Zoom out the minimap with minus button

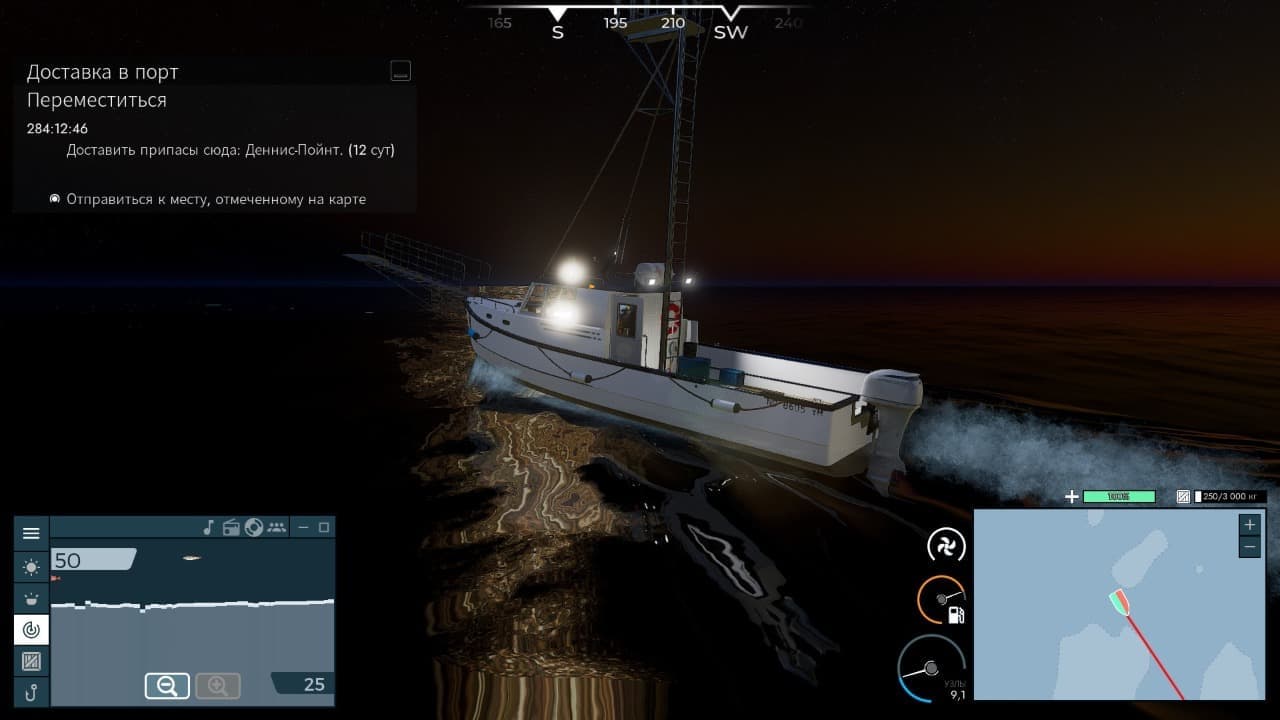(1249, 547)
